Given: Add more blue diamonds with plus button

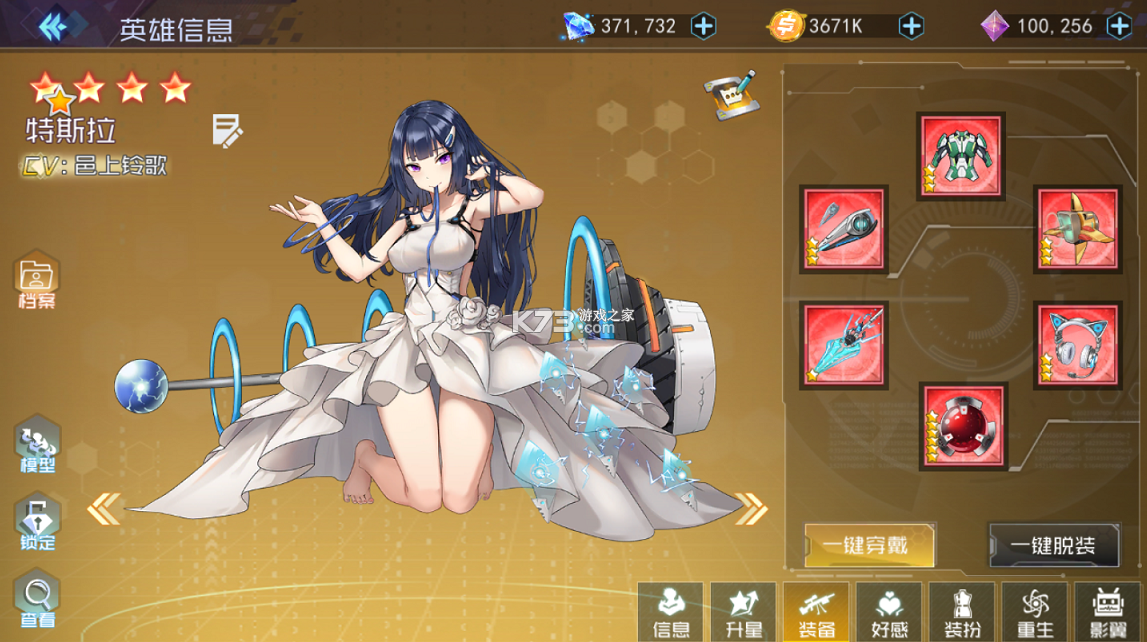Looking at the screenshot, I should (704, 26).
